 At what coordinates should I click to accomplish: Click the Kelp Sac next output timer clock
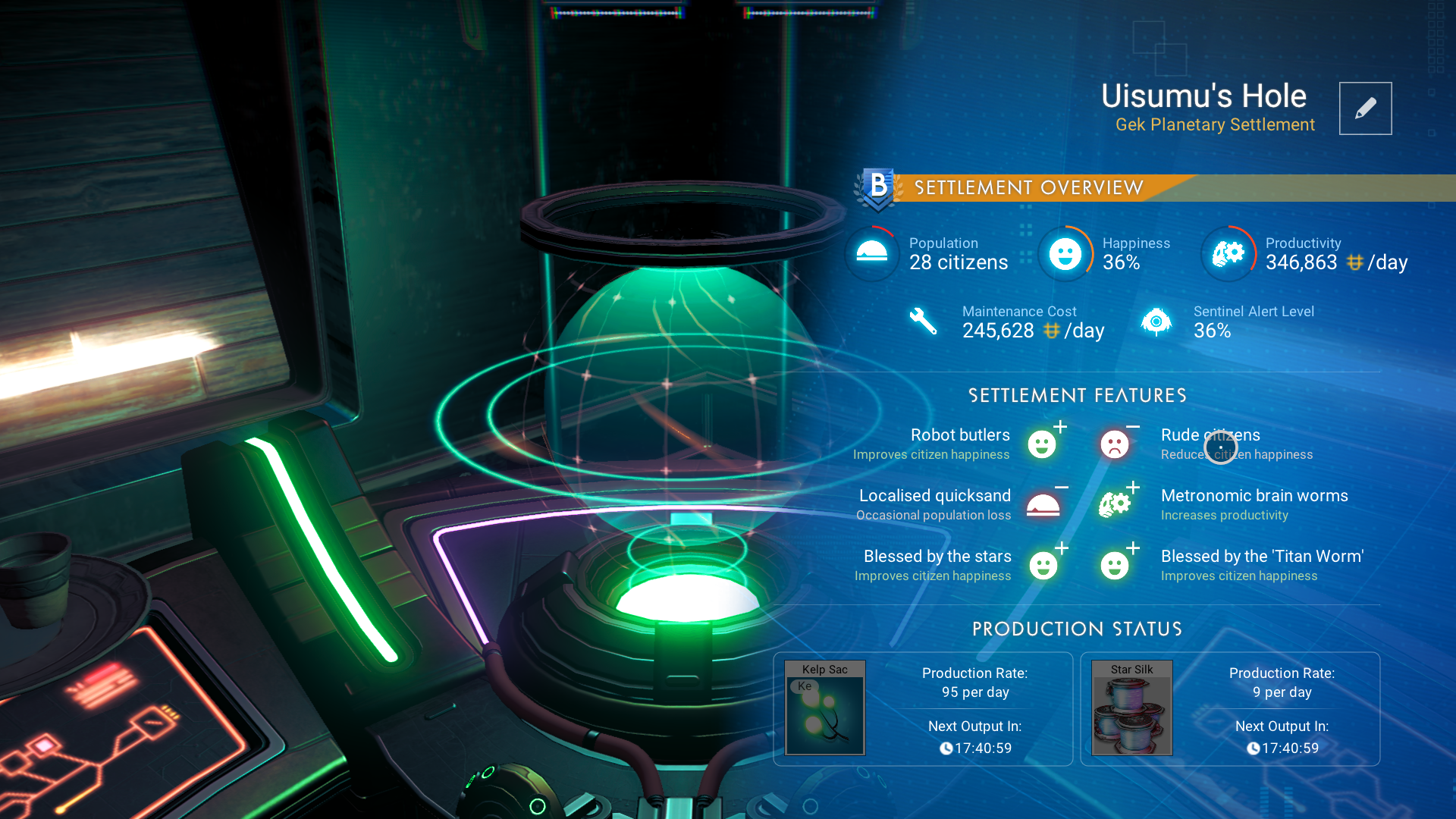coord(946,748)
